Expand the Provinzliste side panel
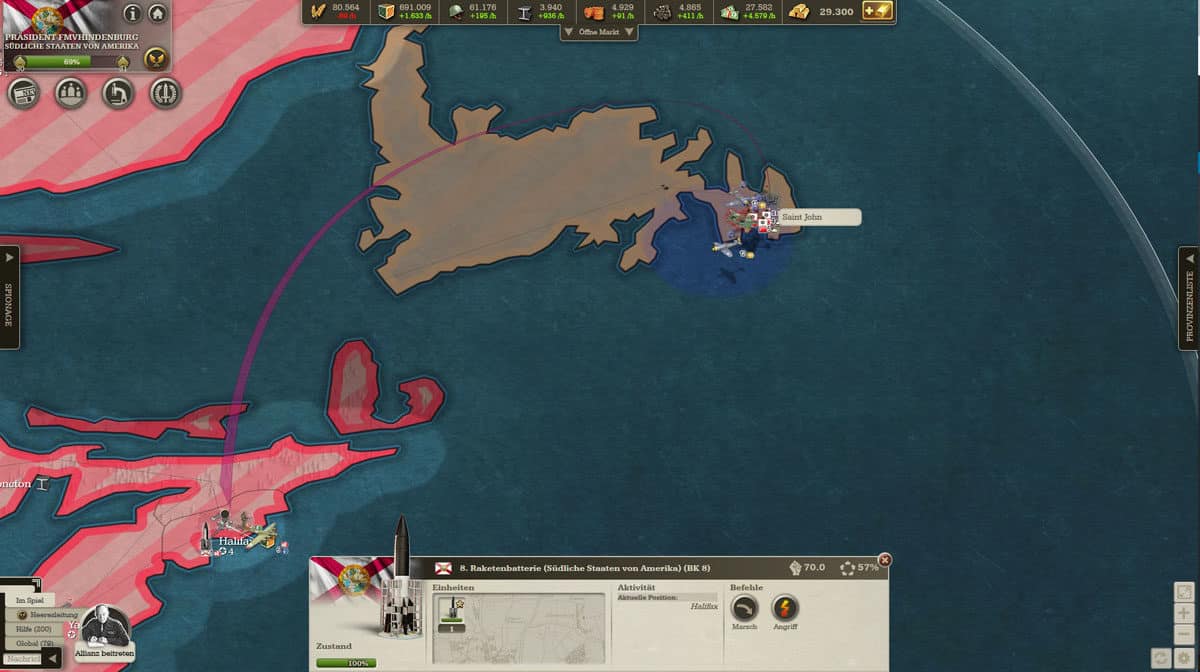The height and width of the screenshot is (672, 1200). click(1190, 298)
